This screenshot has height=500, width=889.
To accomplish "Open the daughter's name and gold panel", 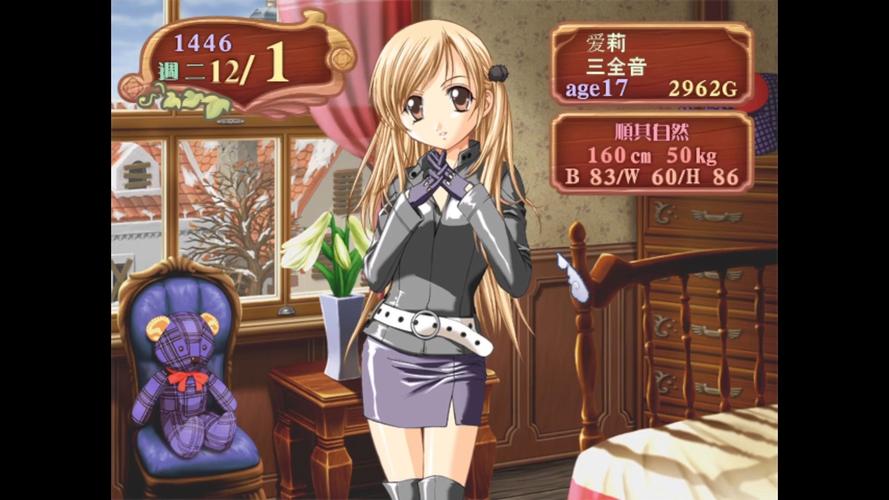I will pyautogui.click(x=651, y=65).
